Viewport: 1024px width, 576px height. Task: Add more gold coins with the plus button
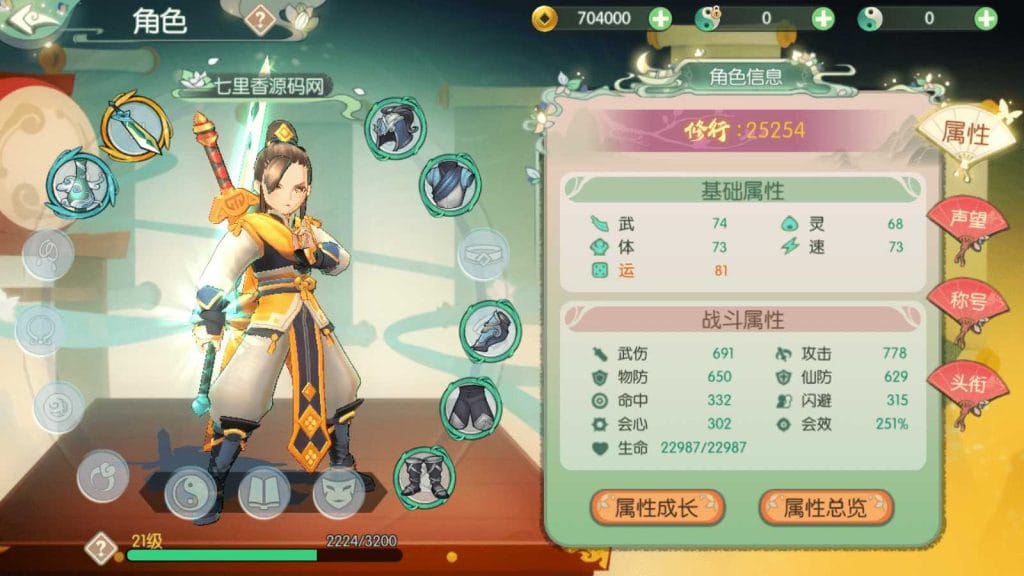click(x=660, y=18)
